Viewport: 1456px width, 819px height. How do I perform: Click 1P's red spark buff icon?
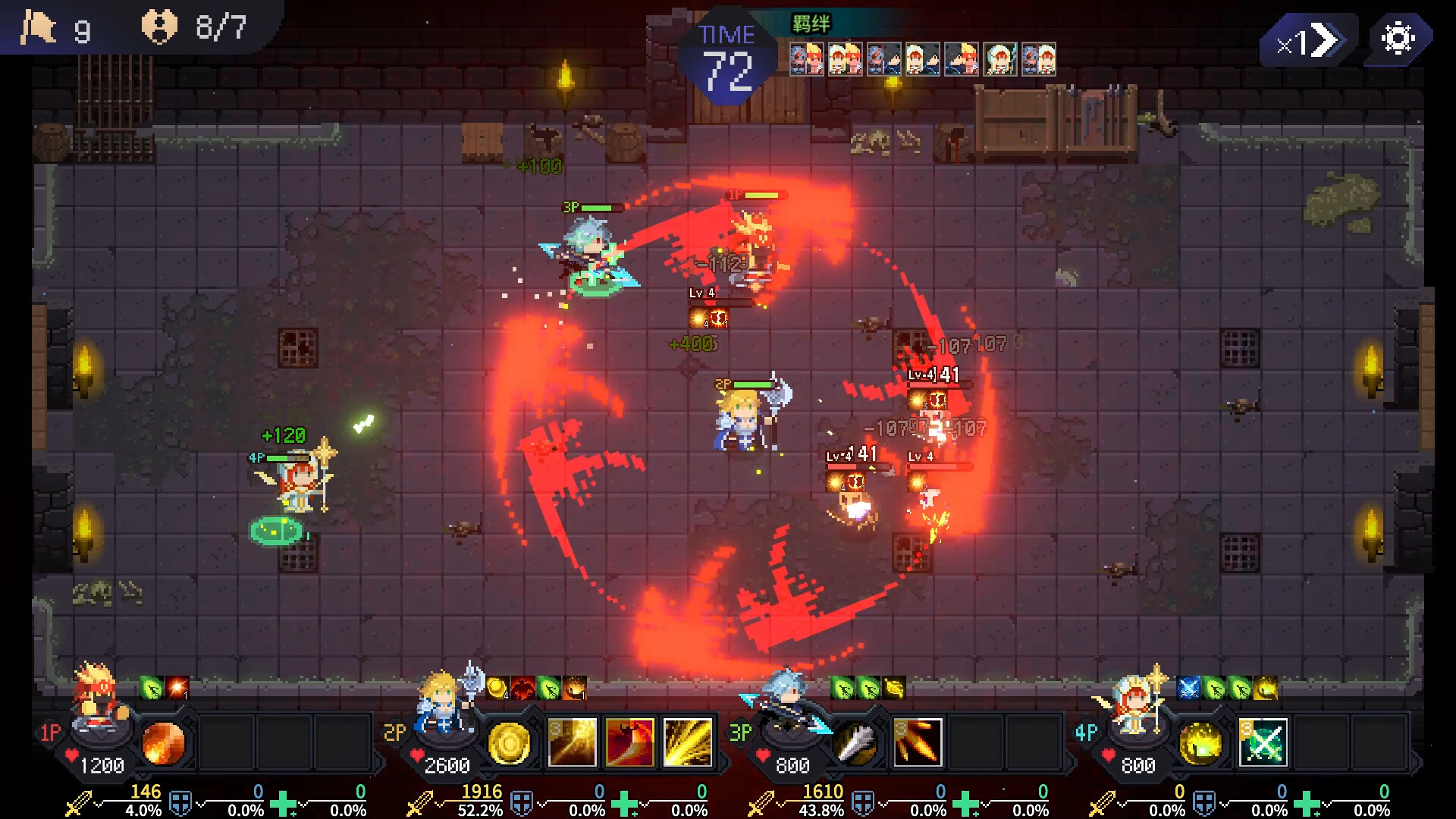[177, 688]
